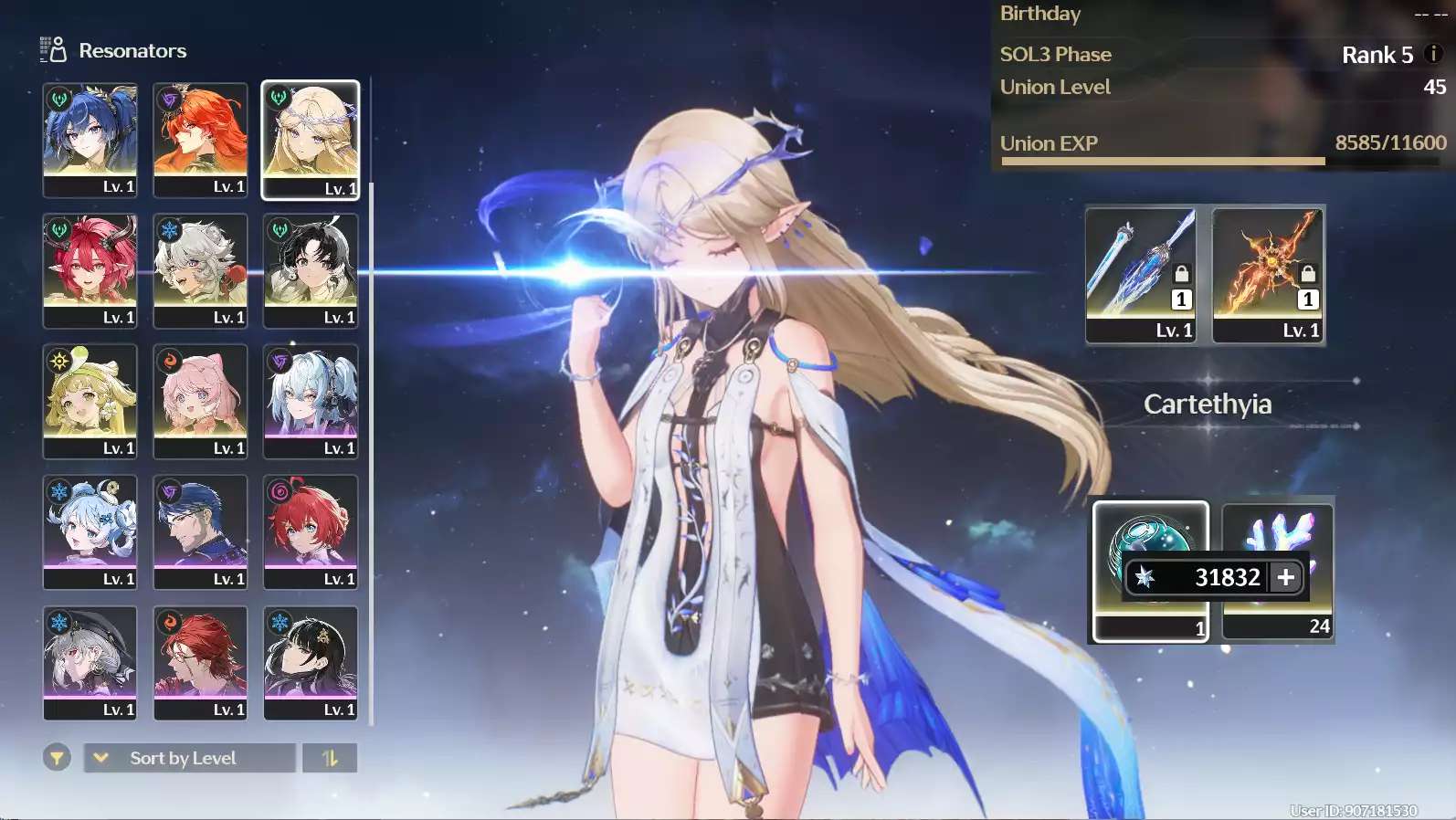Show SOL3 Phase rank info icon

(1433, 54)
